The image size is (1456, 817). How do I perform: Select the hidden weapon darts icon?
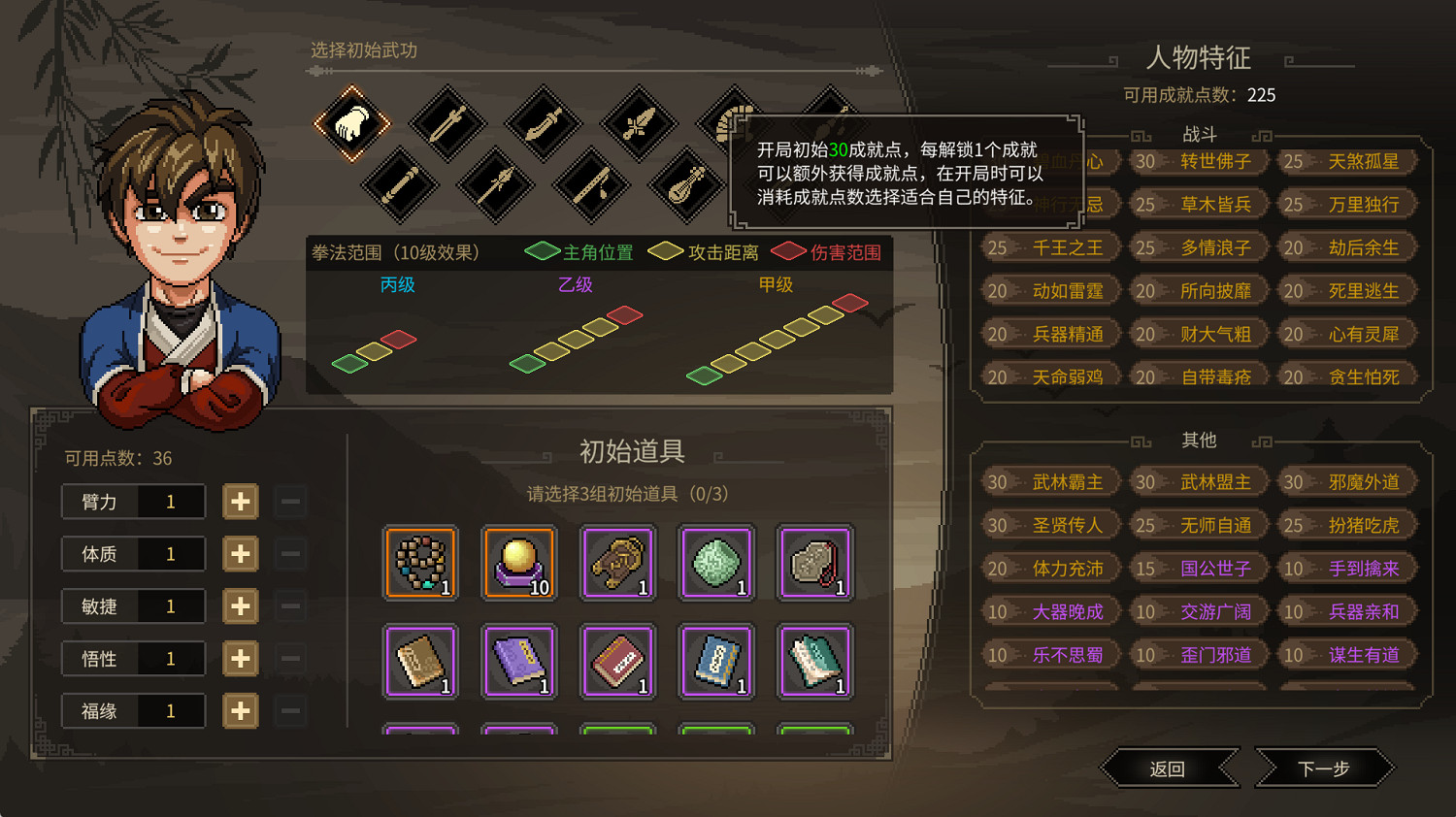coord(638,123)
